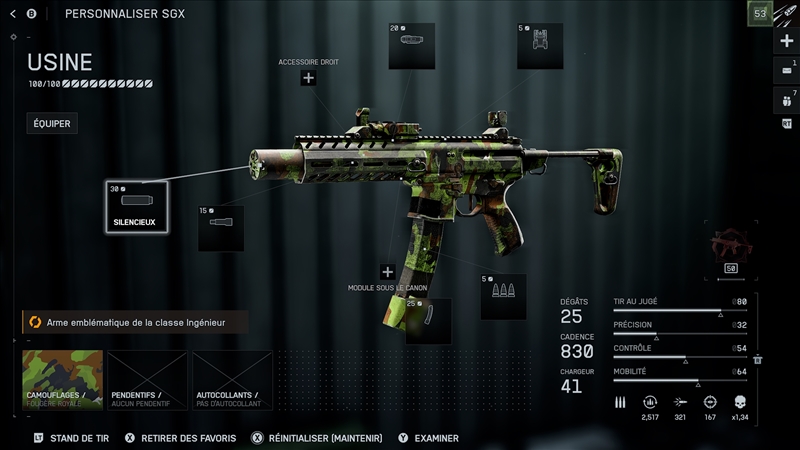Screen dimensions: 800x450
Task: Open the barrel attachment slot costing 15
Action: click(221, 227)
